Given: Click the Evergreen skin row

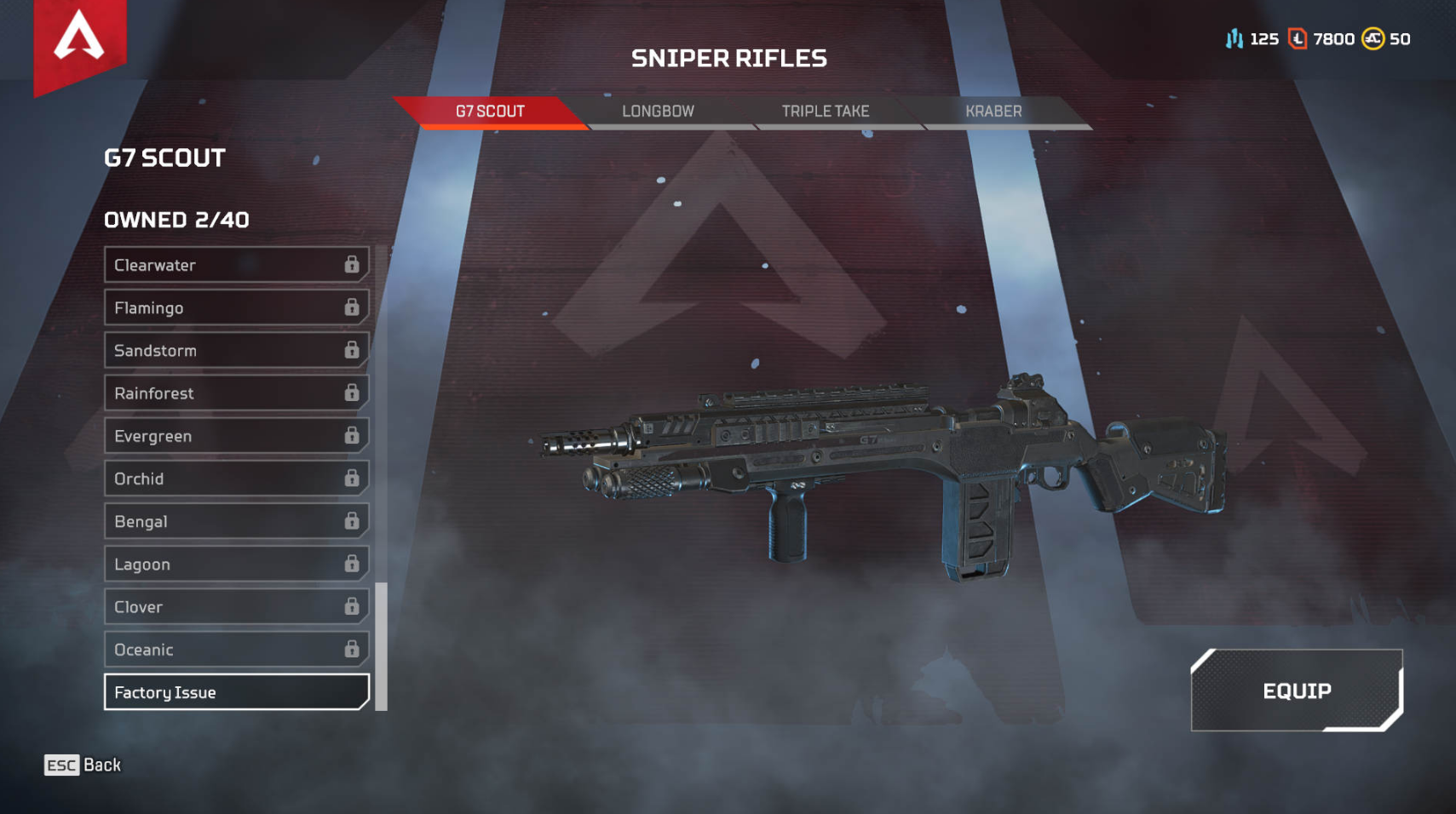Looking at the screenshot, I should pyautogui.click(x=236, y=436).
